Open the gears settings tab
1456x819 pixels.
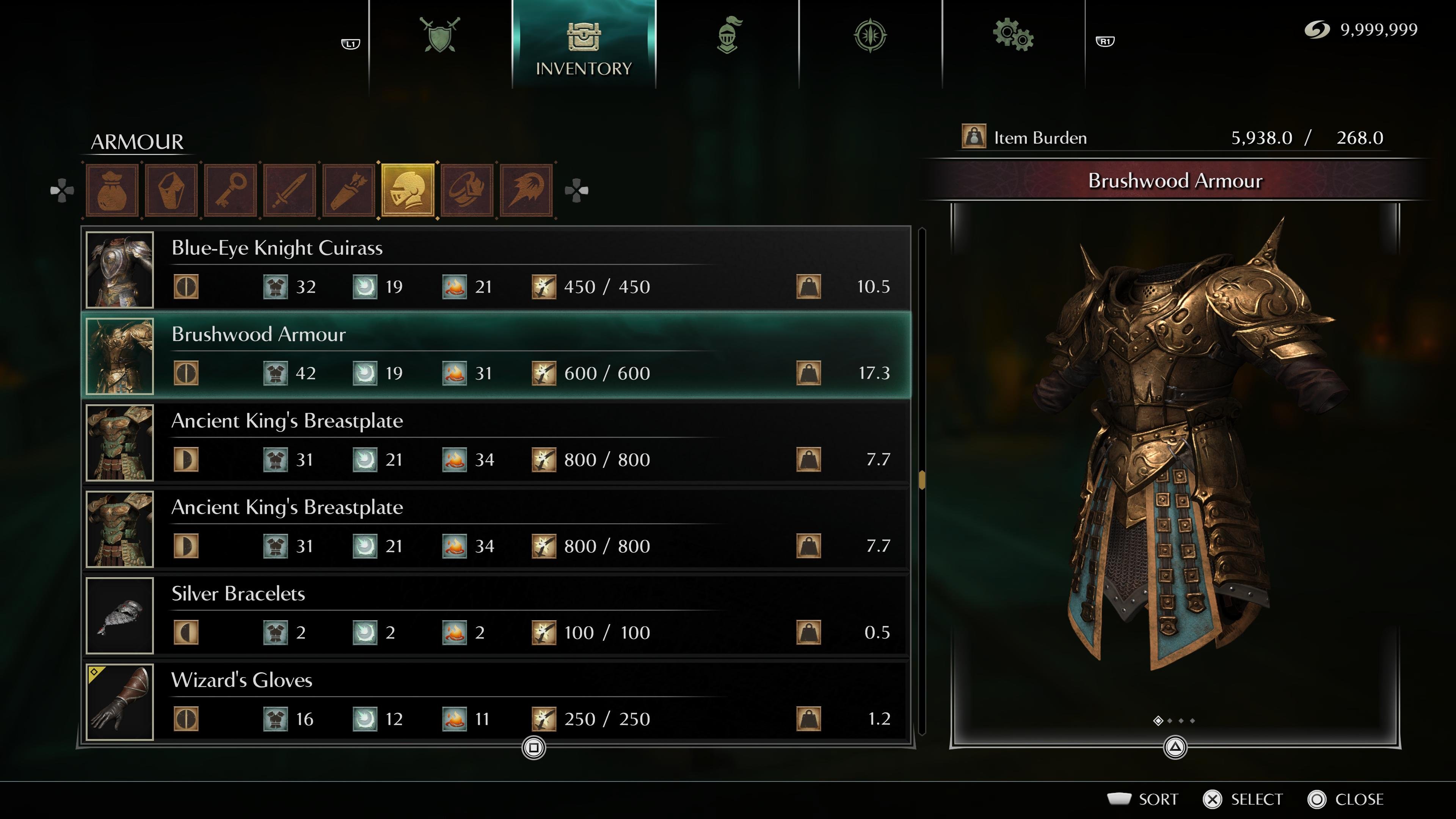point(1013,36)
